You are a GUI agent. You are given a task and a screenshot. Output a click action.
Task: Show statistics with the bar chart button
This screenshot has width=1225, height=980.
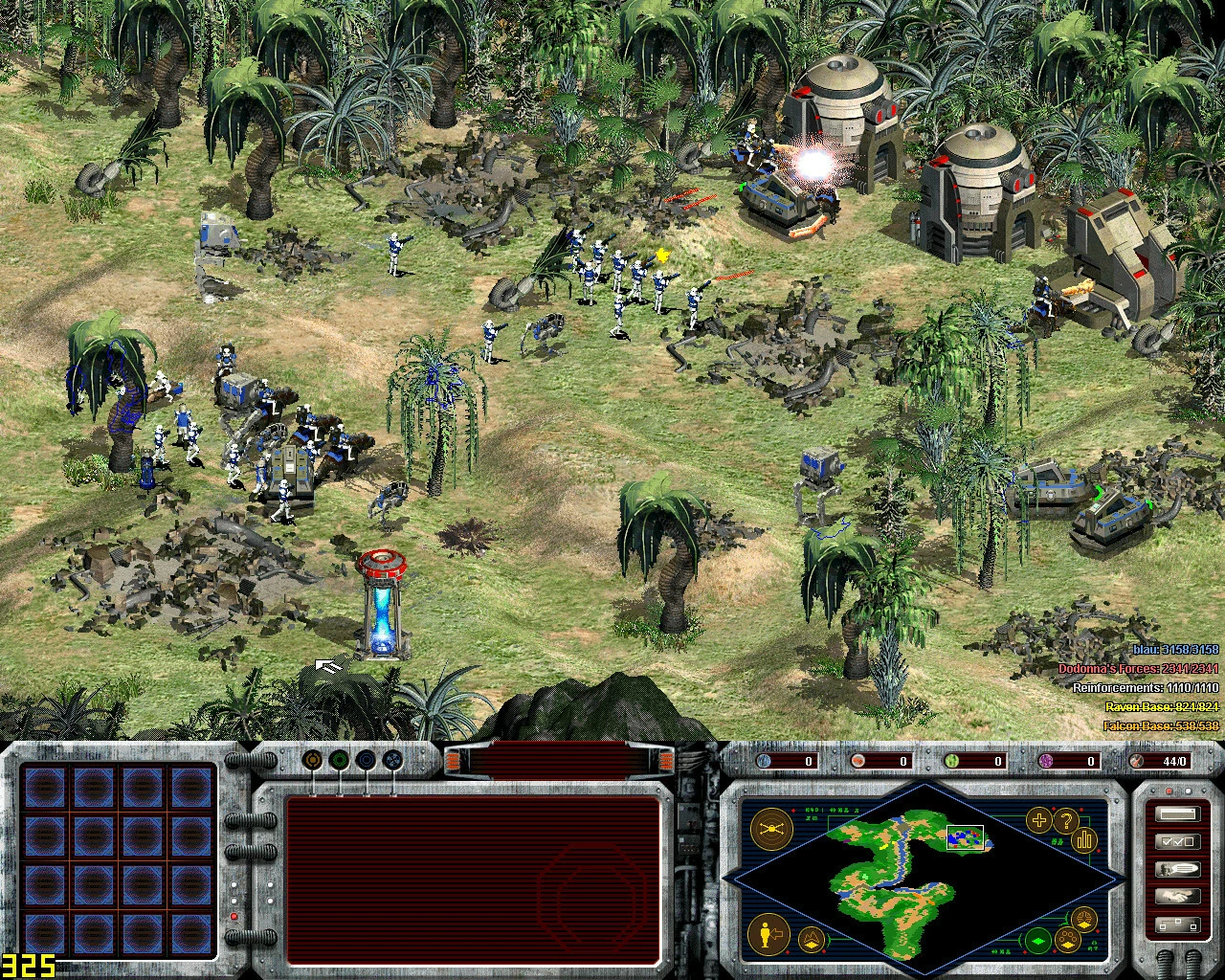point(1084,839)
